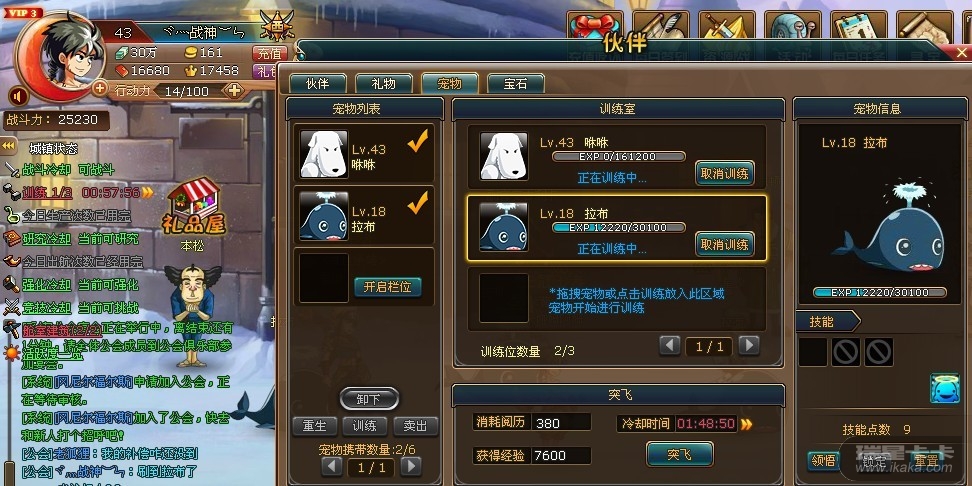Cancel training for 咻咻
The height and width of the screenshot is (486, 972).
pyautogui.click(x=725, y=174)
